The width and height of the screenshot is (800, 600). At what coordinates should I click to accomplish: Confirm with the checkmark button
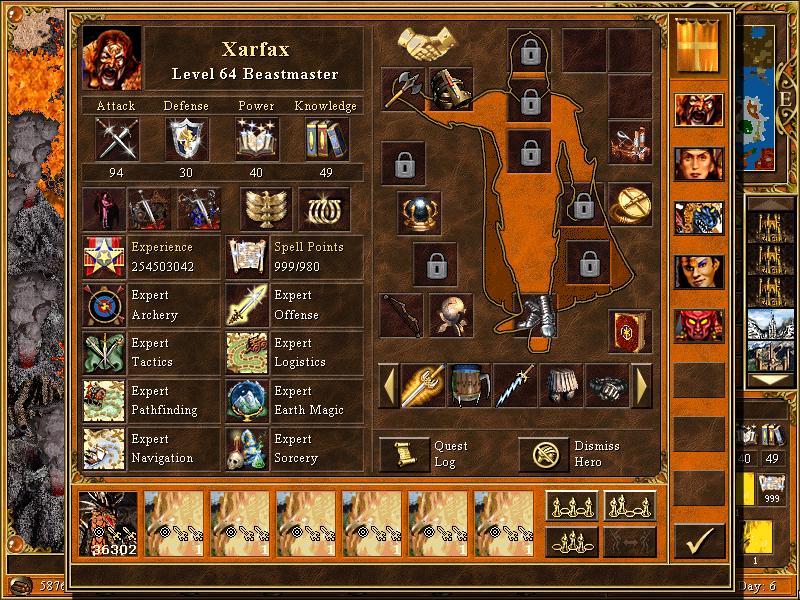pos(699,541)
